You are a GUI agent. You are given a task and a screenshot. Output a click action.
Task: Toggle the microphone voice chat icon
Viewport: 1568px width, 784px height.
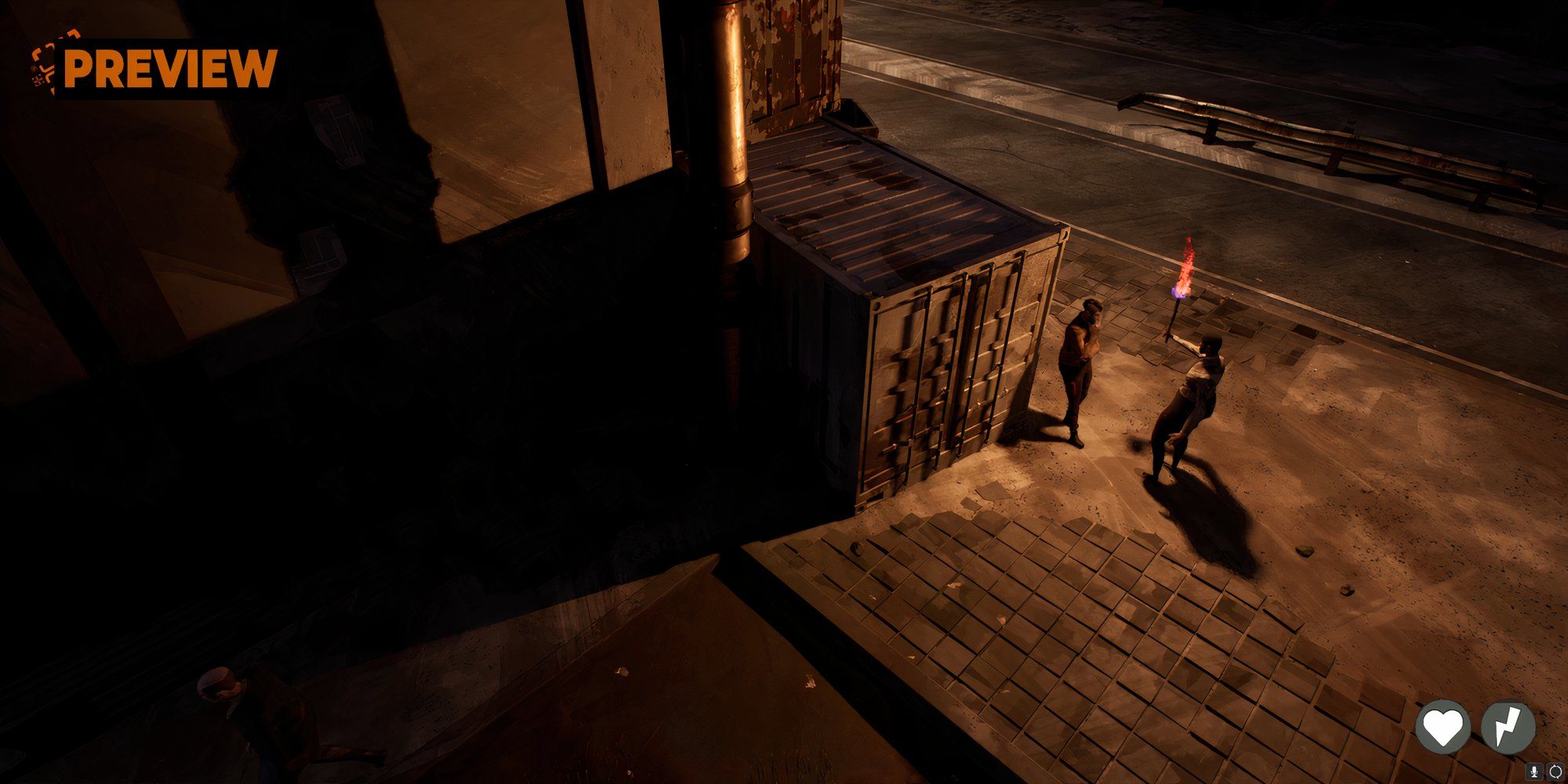click(1534, 771)
